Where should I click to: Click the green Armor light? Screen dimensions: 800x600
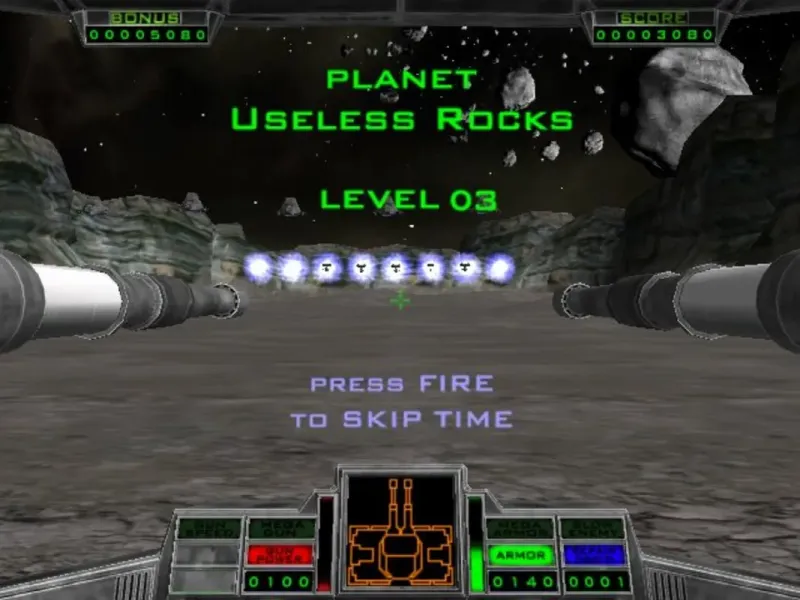pyautogui.click(x=520, y=554)
